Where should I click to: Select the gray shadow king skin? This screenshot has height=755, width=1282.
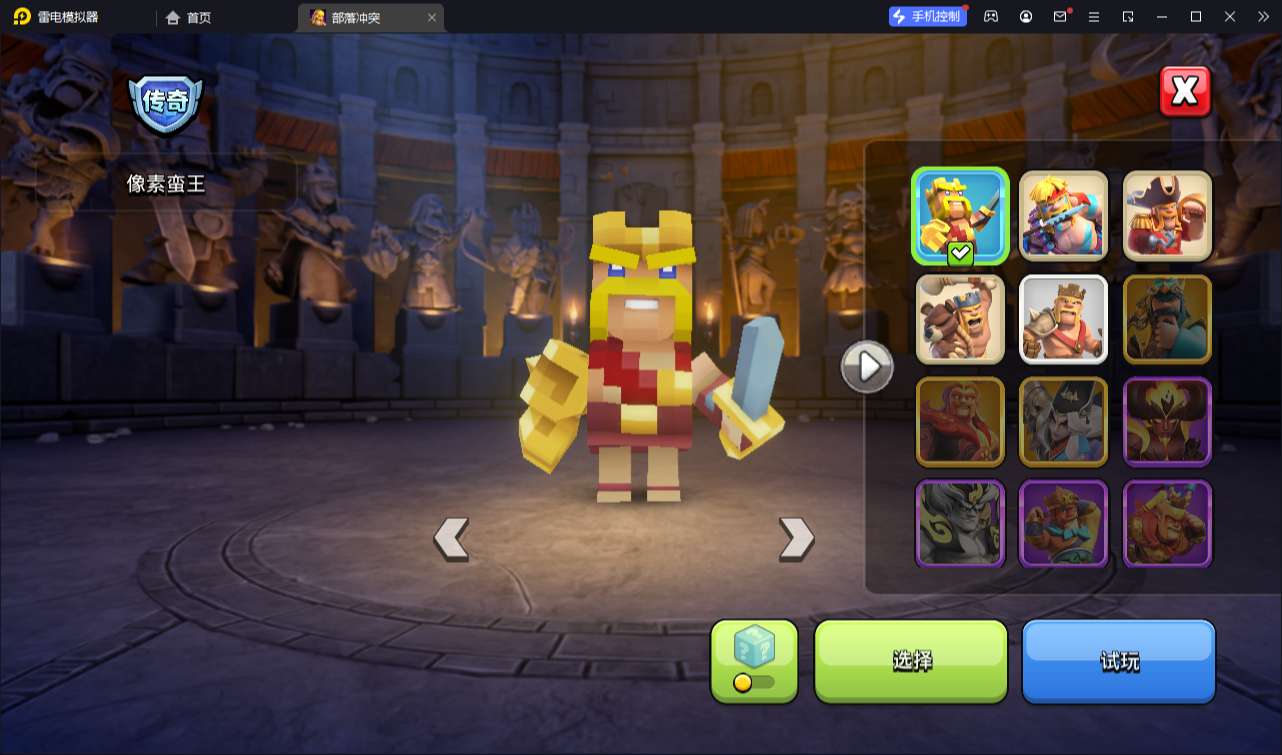[x=960, y=524]
